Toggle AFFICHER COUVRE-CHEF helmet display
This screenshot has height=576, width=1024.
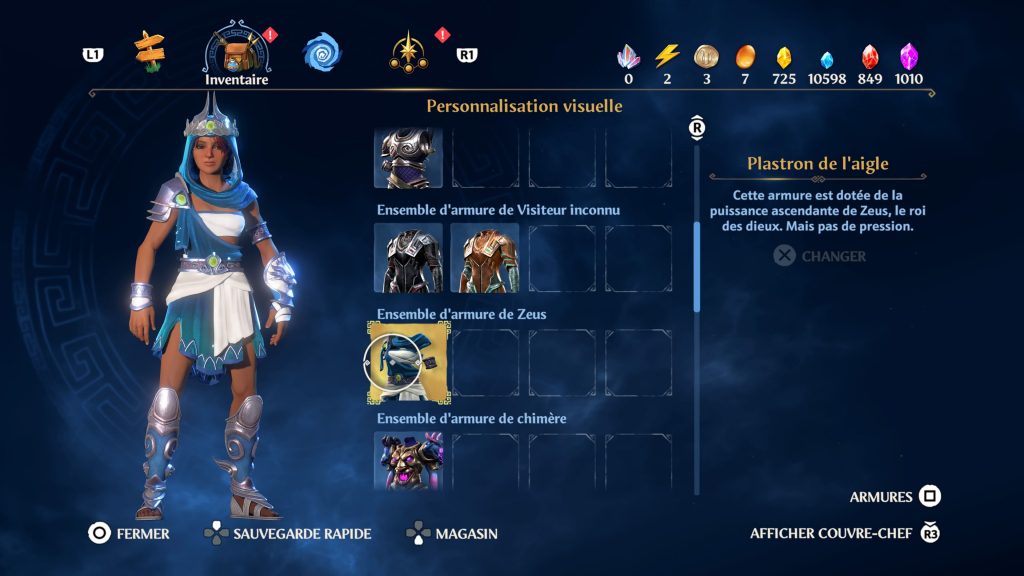pyautogui.click(x=845, y=533)
